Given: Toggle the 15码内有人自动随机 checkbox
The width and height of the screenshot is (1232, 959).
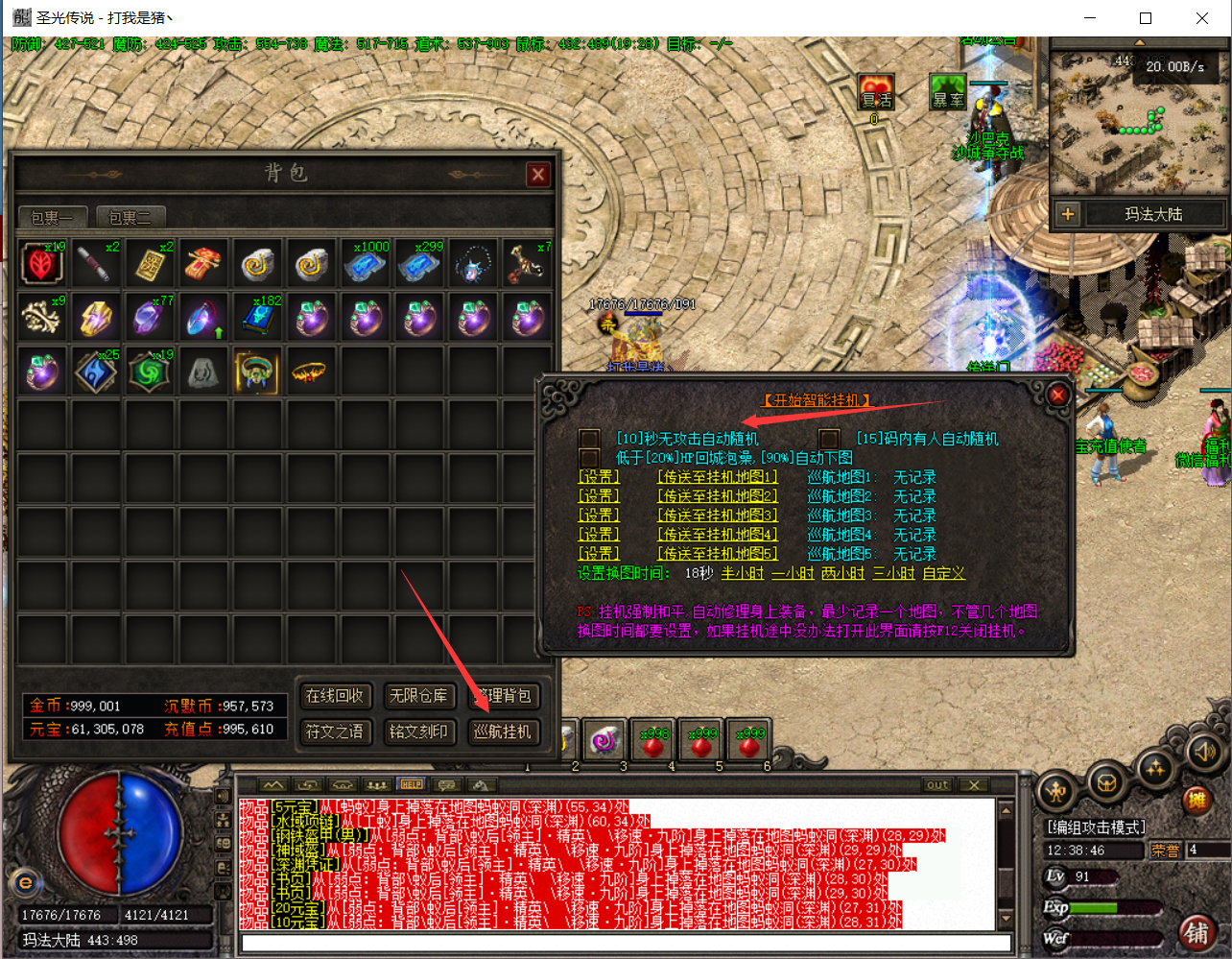Looking at the screenshot, I should coord(829,439).
